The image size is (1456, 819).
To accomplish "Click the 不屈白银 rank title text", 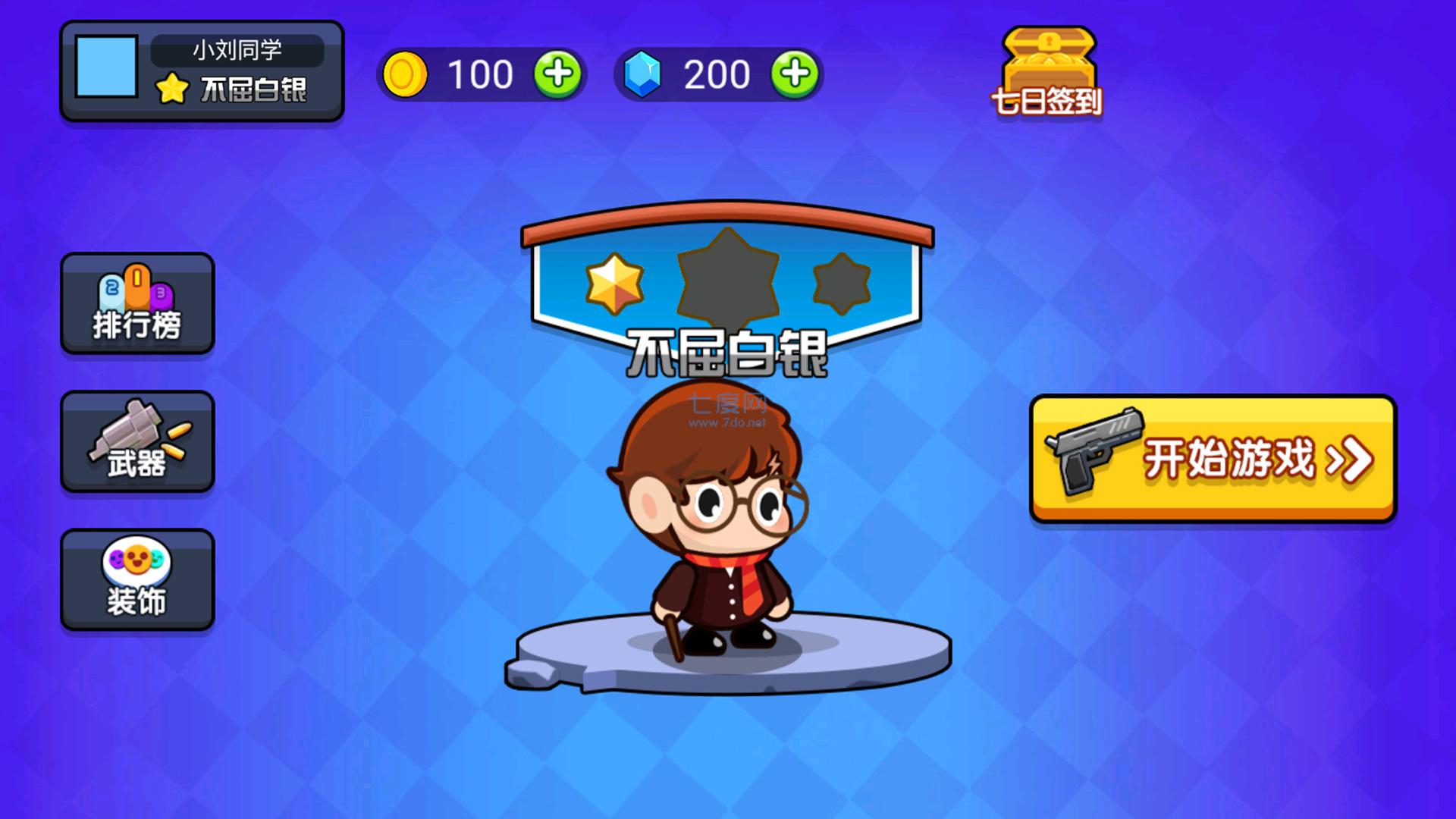I will (728, 353).
